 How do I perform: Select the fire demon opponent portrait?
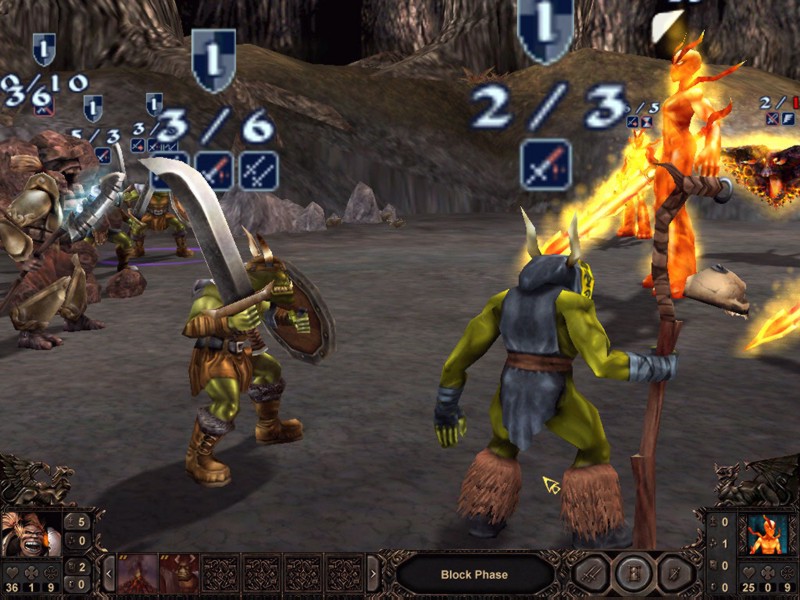tap(768, 535)
